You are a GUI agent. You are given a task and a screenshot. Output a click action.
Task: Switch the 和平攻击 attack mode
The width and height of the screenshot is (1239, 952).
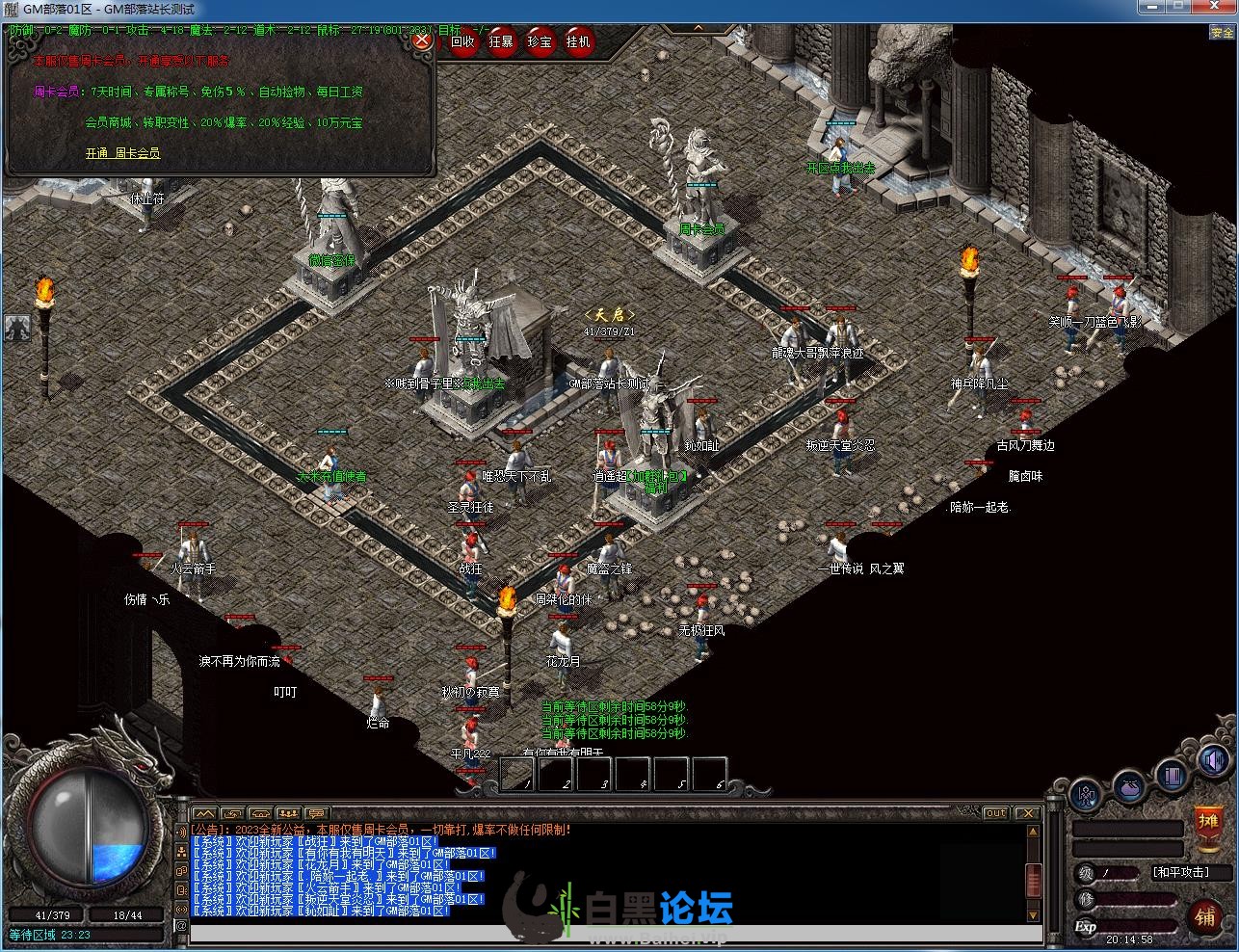(x=1192, y=873)
